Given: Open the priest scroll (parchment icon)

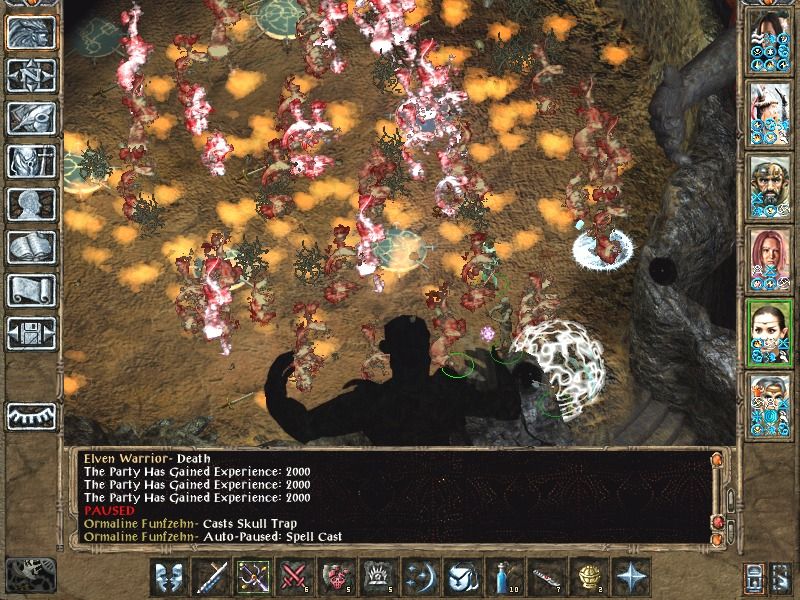Looking at the screenshot, I should coord(30,290).
